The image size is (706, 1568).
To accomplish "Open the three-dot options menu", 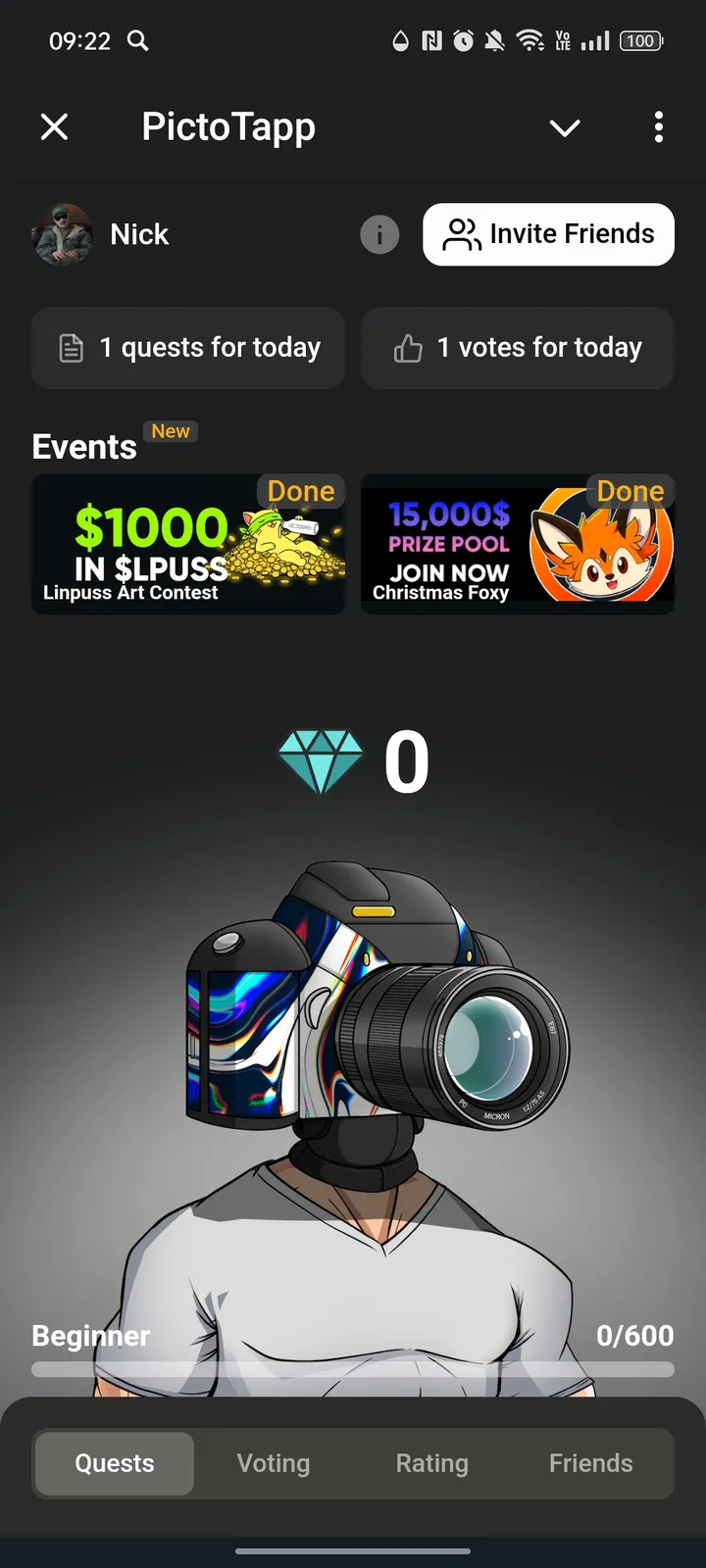I will coord(658,126).
